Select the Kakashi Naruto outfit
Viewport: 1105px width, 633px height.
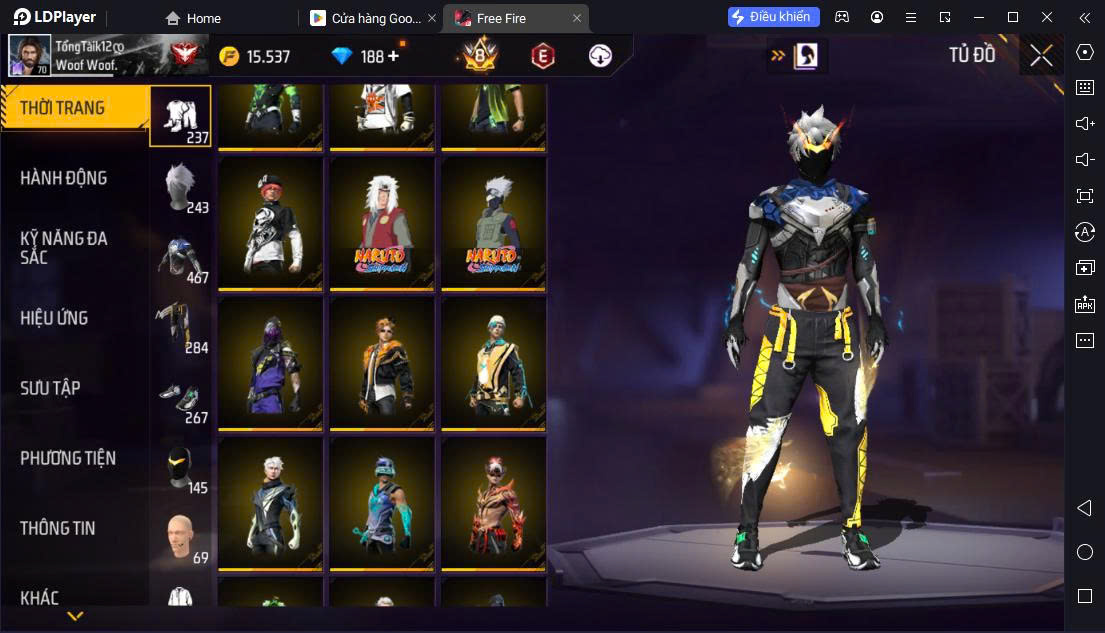pos(493,222)
